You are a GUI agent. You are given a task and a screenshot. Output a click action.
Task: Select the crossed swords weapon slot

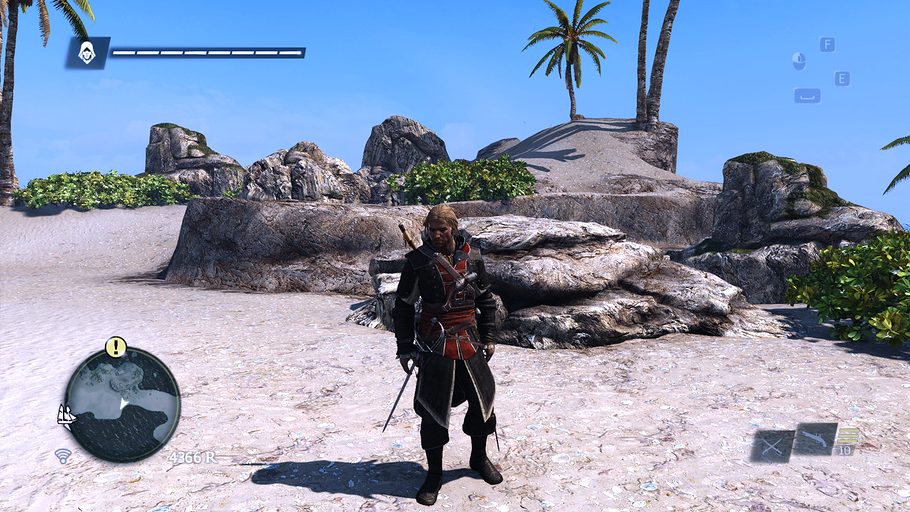pyautogui.click(x=772, y=445)
